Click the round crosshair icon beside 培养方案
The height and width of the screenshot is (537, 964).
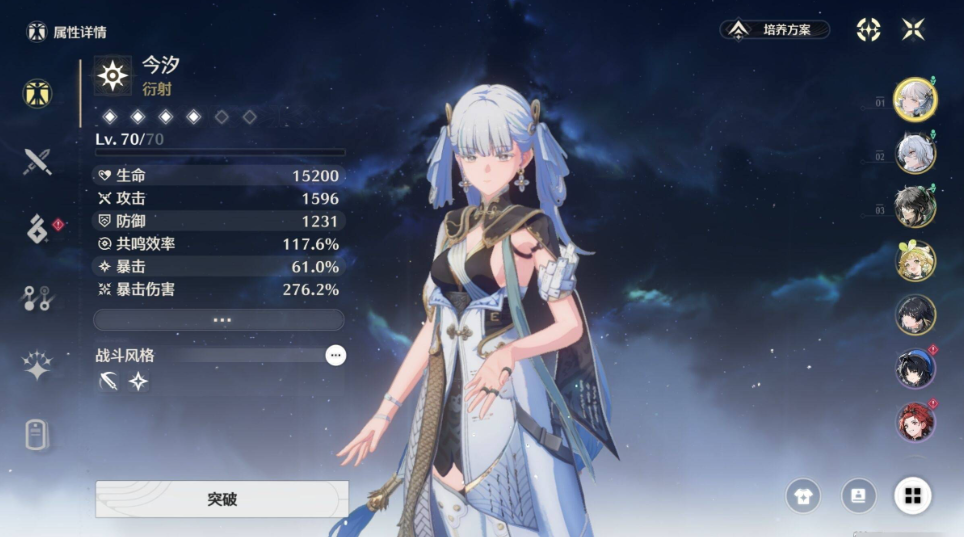[x=868, y=29]
